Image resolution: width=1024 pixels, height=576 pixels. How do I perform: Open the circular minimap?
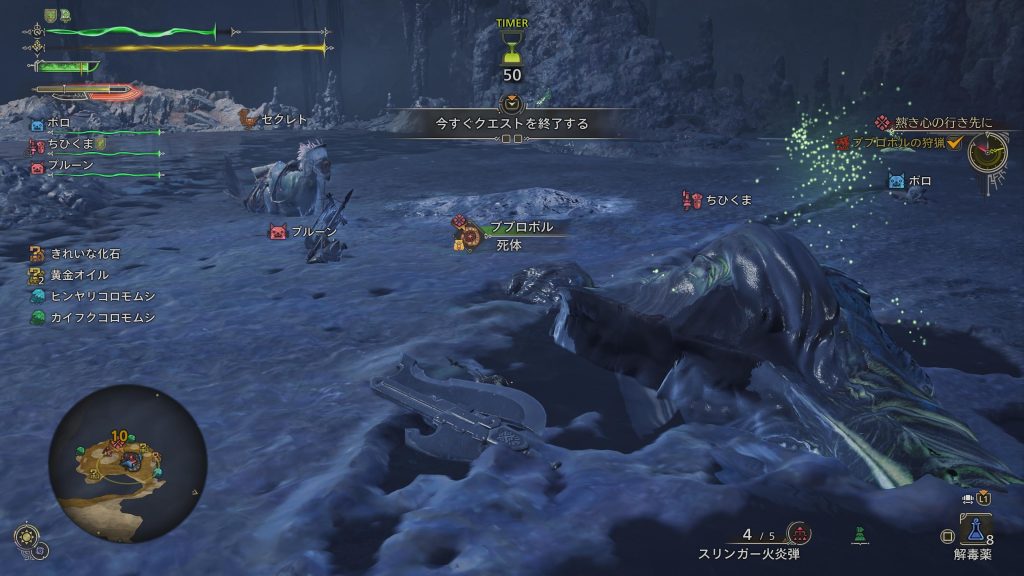[x=127, y=463]
